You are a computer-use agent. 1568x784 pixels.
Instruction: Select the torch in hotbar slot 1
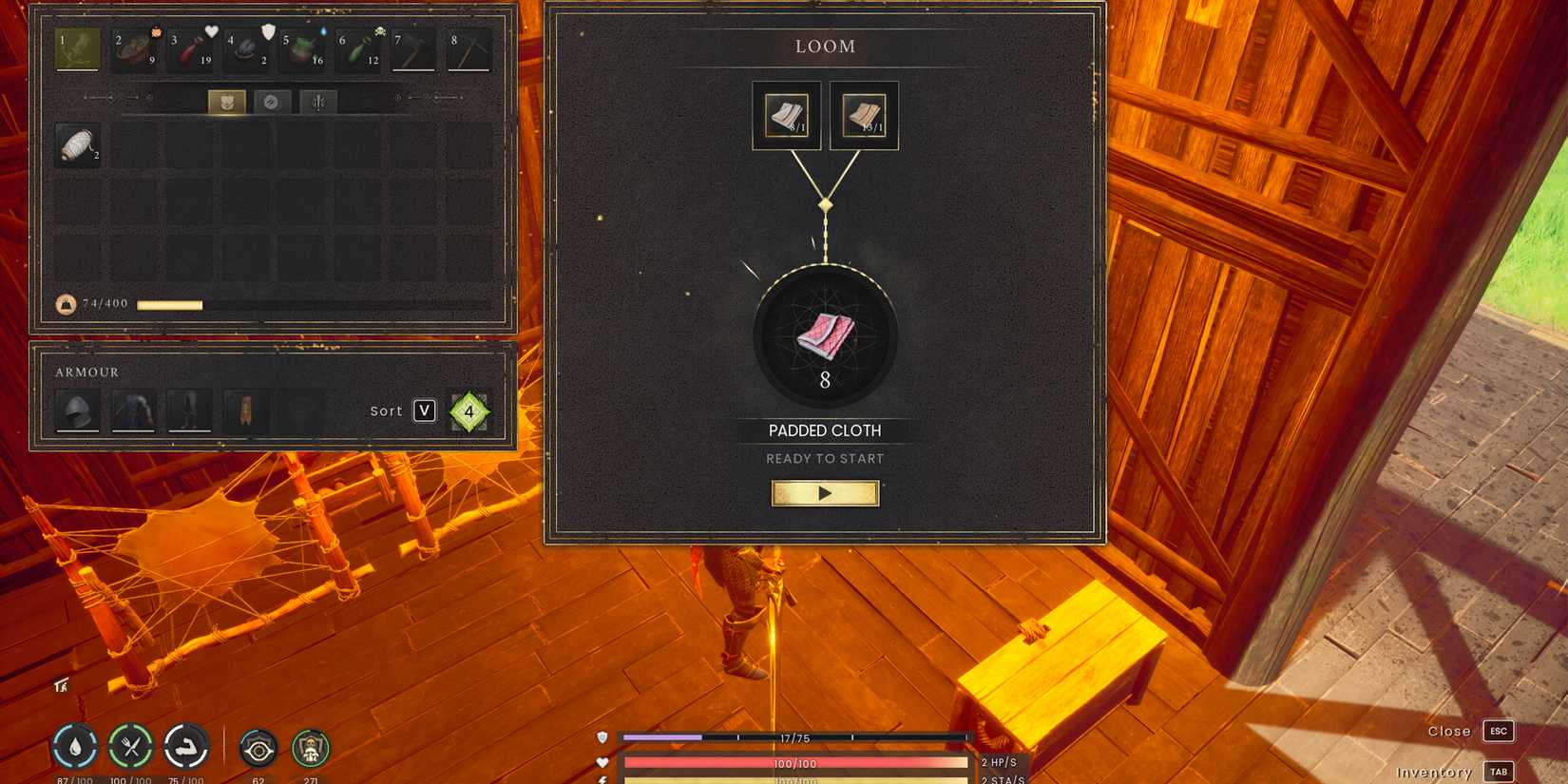pos(79,46)
